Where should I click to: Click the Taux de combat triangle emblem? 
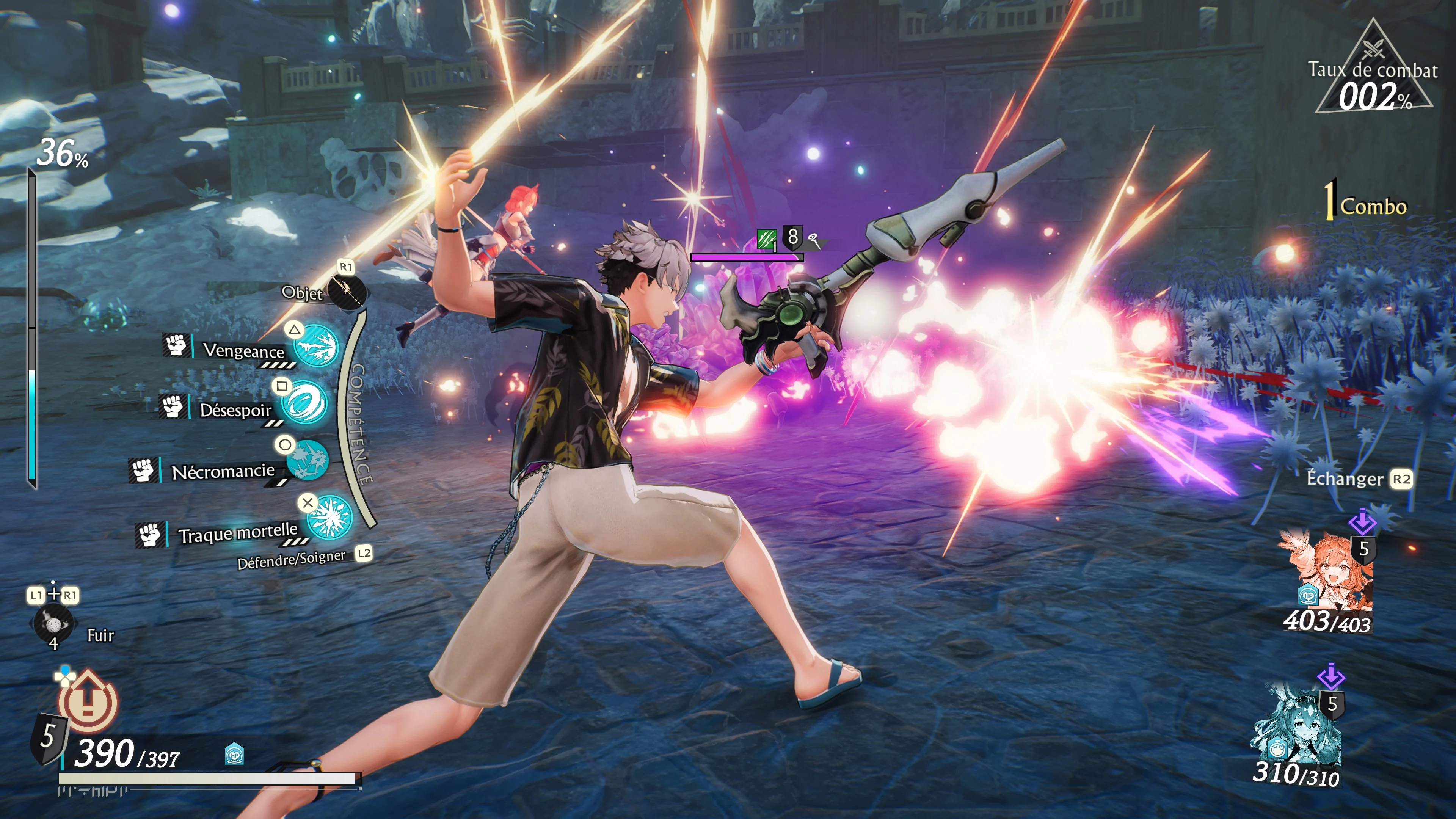[1373, 71]
